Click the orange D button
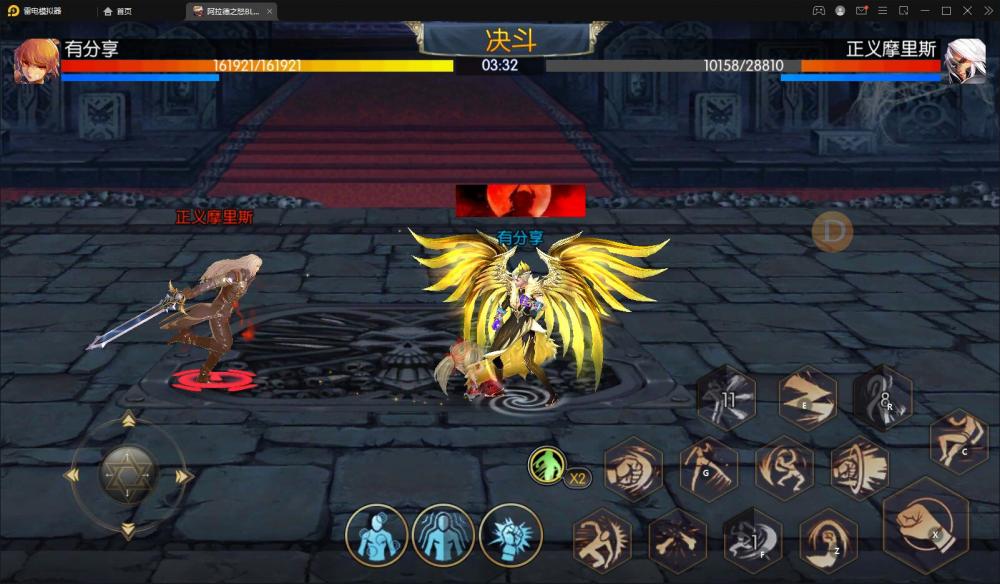Viewport: 1000px width, 584px height. point(832,232)
